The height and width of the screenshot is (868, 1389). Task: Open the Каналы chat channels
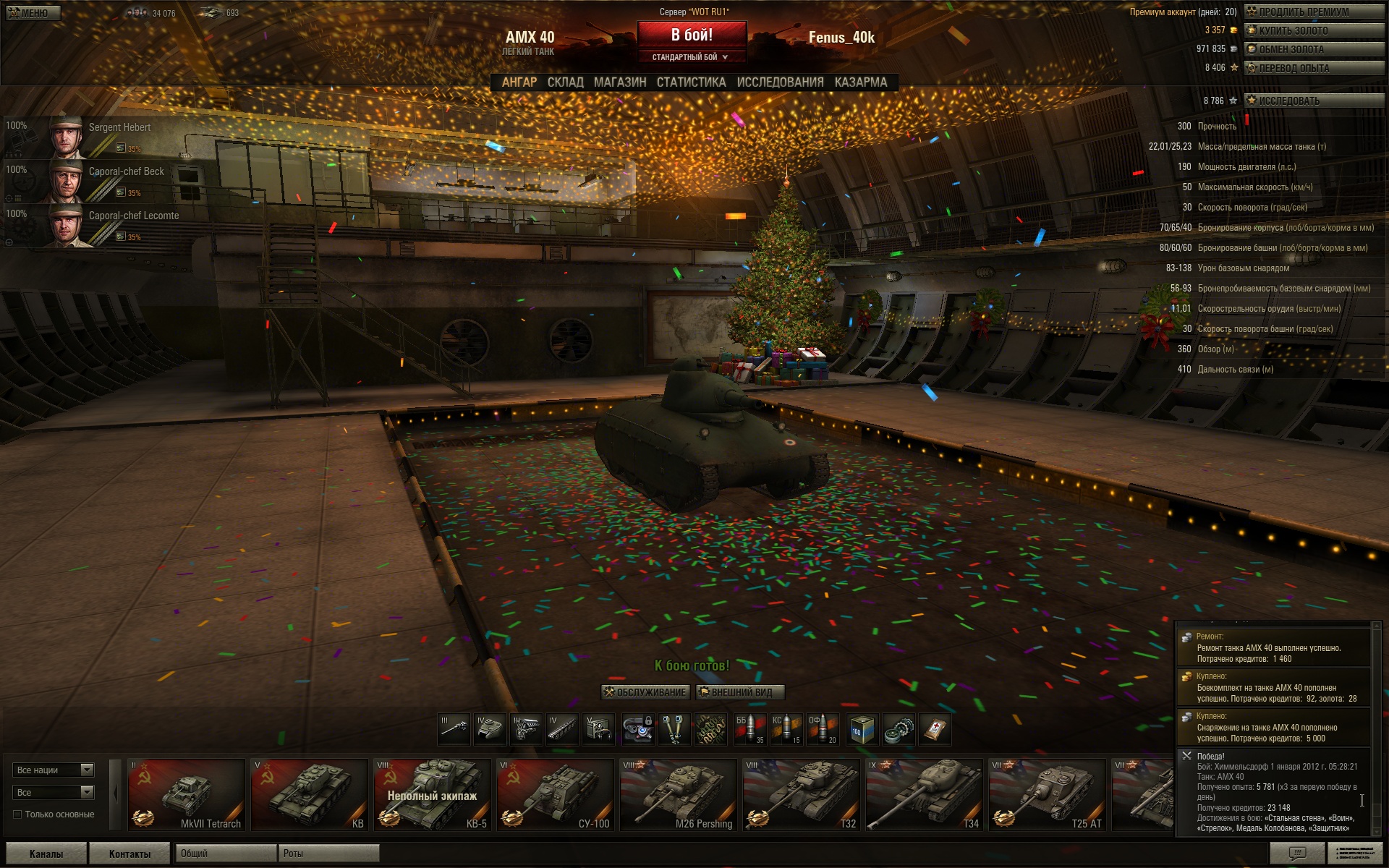[46, 854]
